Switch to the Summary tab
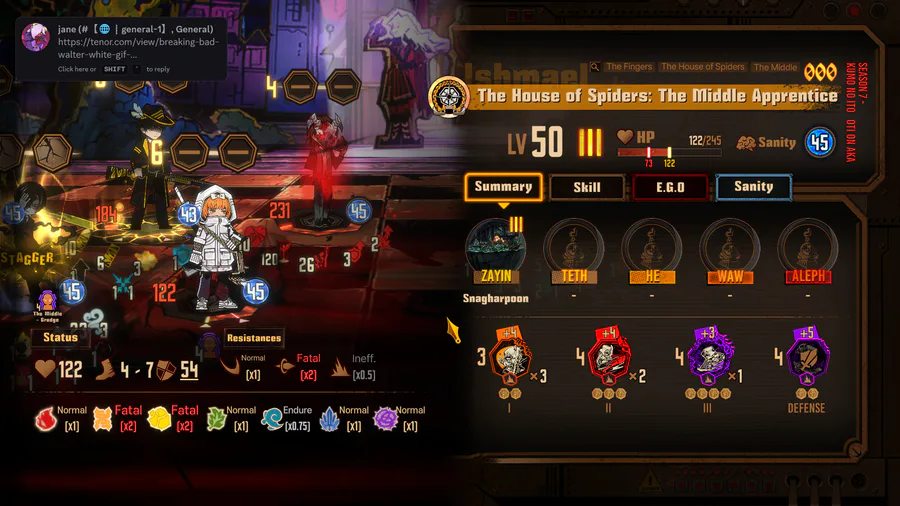Screen dimensions: 900x506 click(503, 187)
